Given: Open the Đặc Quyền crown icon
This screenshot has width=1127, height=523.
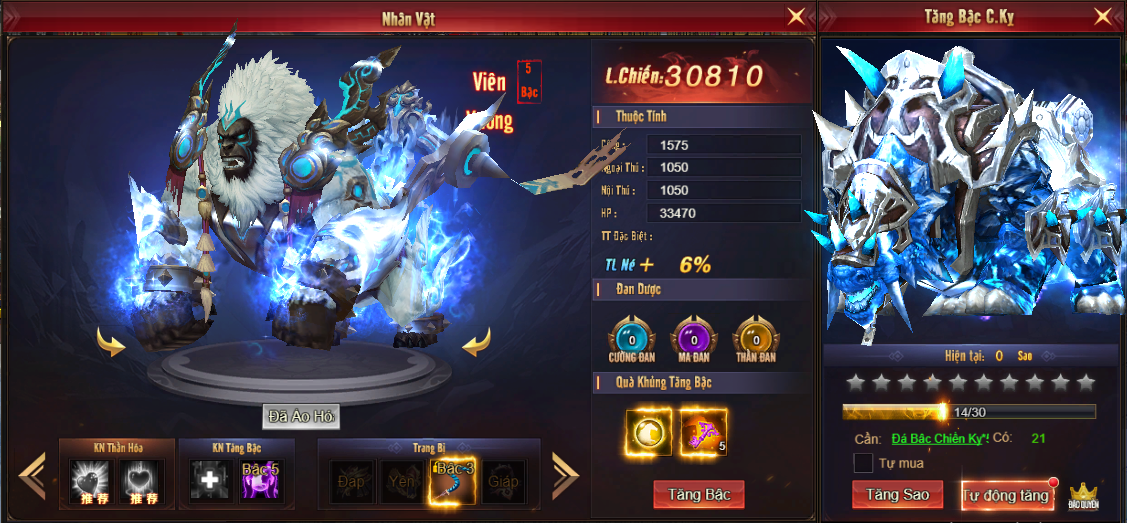Looking at the screenshot, I should (1084, 494).
